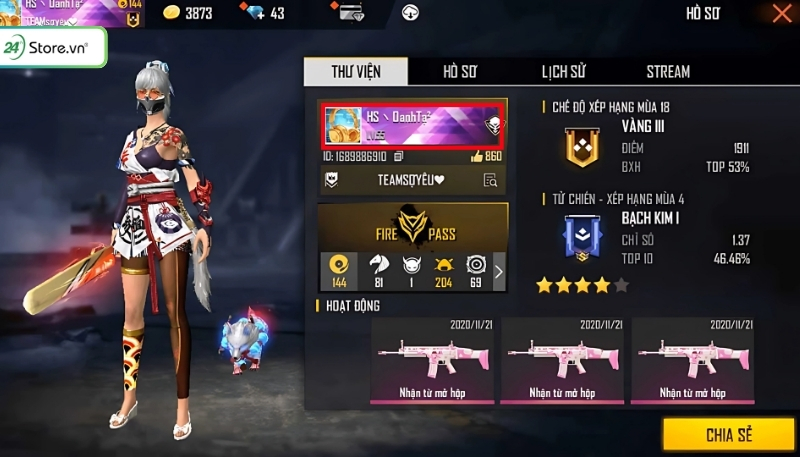Switch to the Hồ Sơ tab
This screenshot has height=457, width=800.
(x=460, y=72)
